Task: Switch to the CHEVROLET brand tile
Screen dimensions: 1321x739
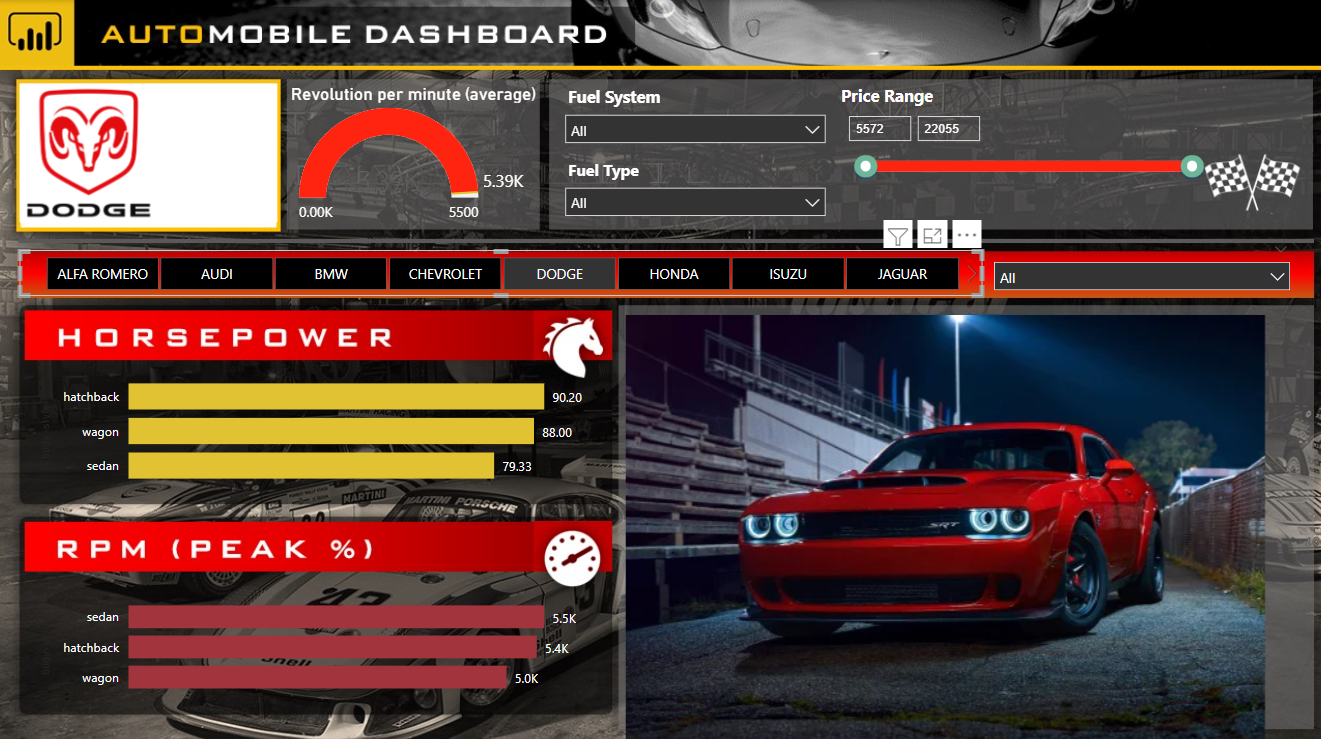Action: click(x=445, y=273)
